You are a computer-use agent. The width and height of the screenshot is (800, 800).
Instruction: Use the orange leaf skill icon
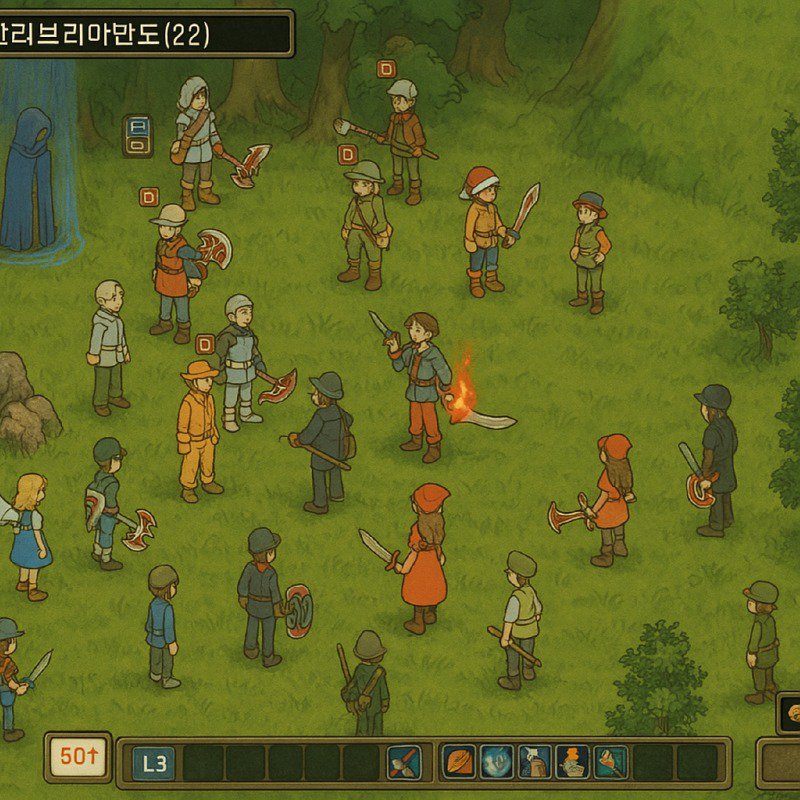(459, 763)
